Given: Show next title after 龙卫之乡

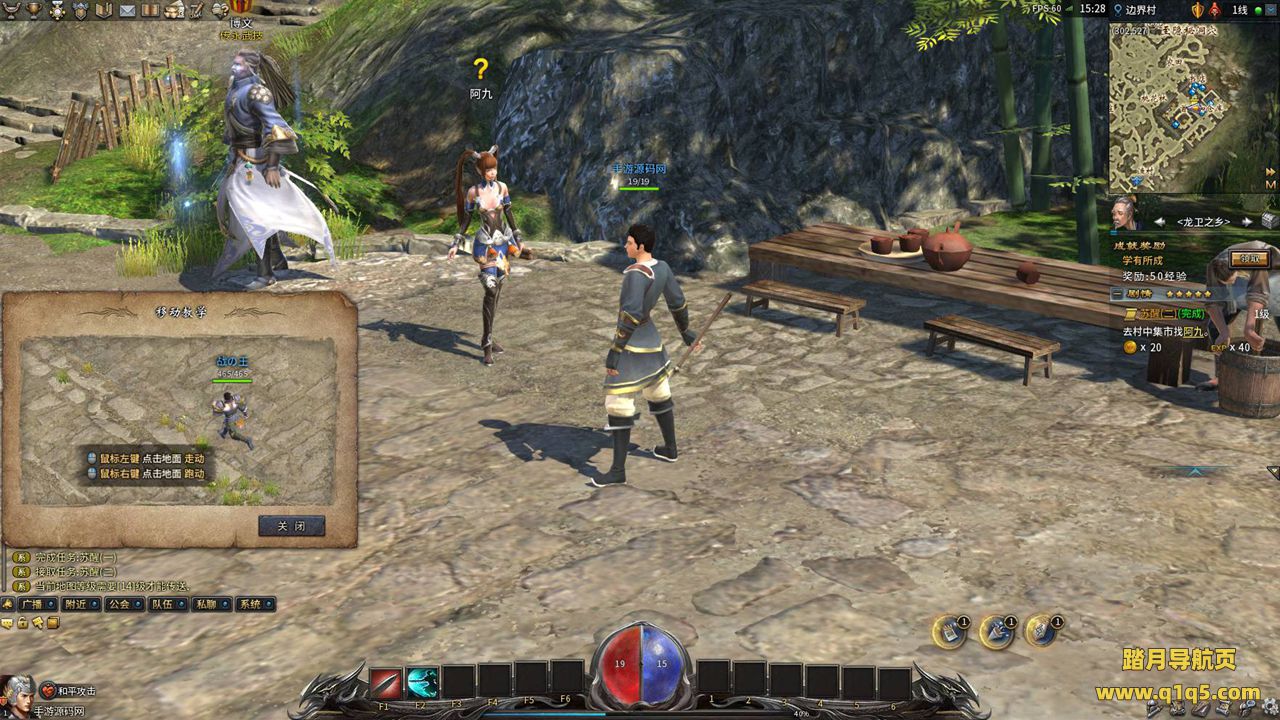Looking at the screenshot, I should click(1247, 221).
